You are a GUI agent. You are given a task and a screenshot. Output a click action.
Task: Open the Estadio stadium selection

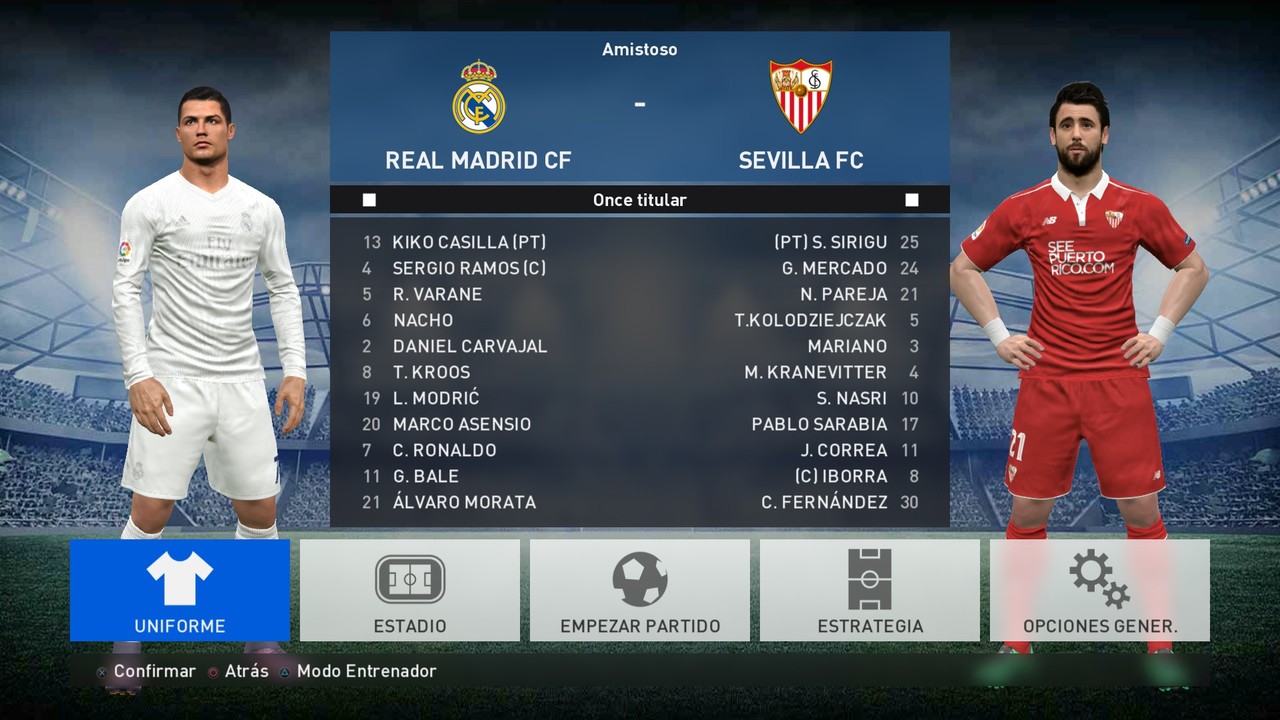(x=410, y=590)
